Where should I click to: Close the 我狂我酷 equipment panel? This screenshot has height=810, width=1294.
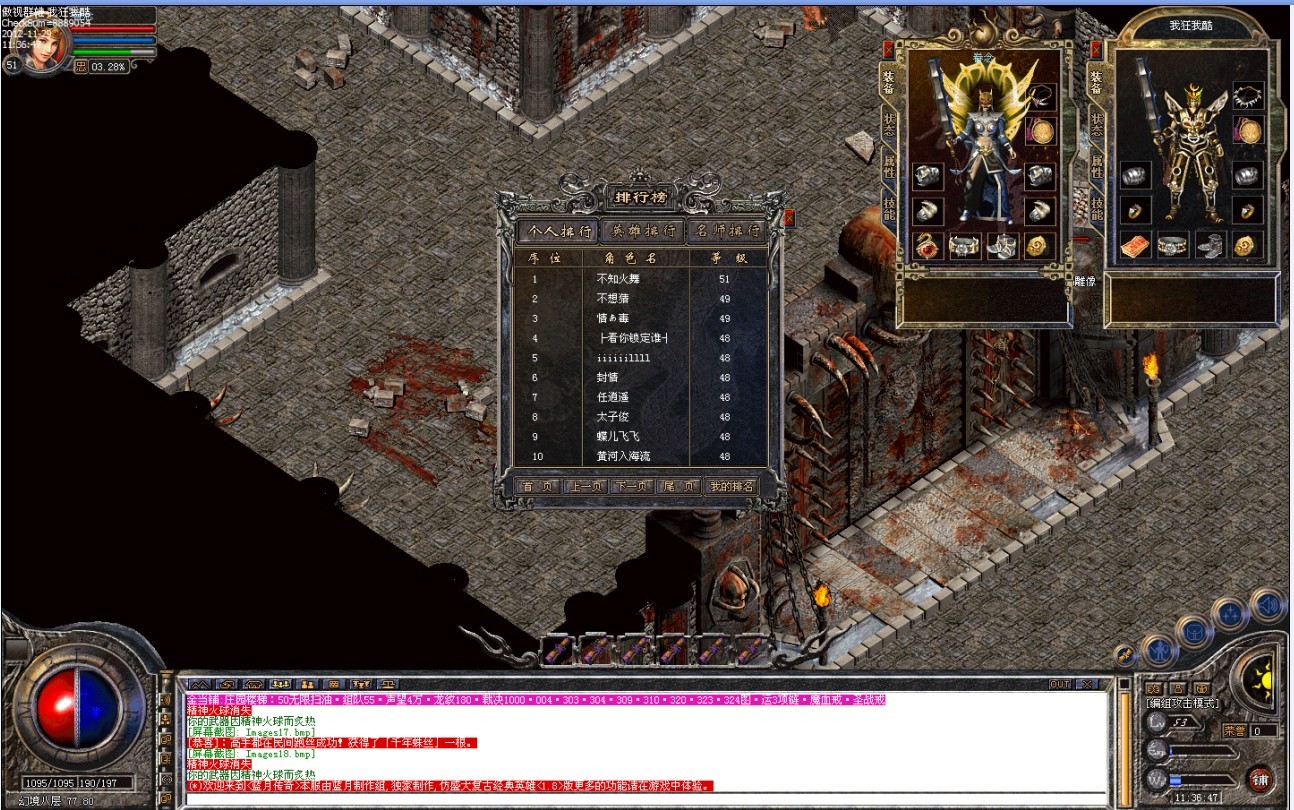1096,49
